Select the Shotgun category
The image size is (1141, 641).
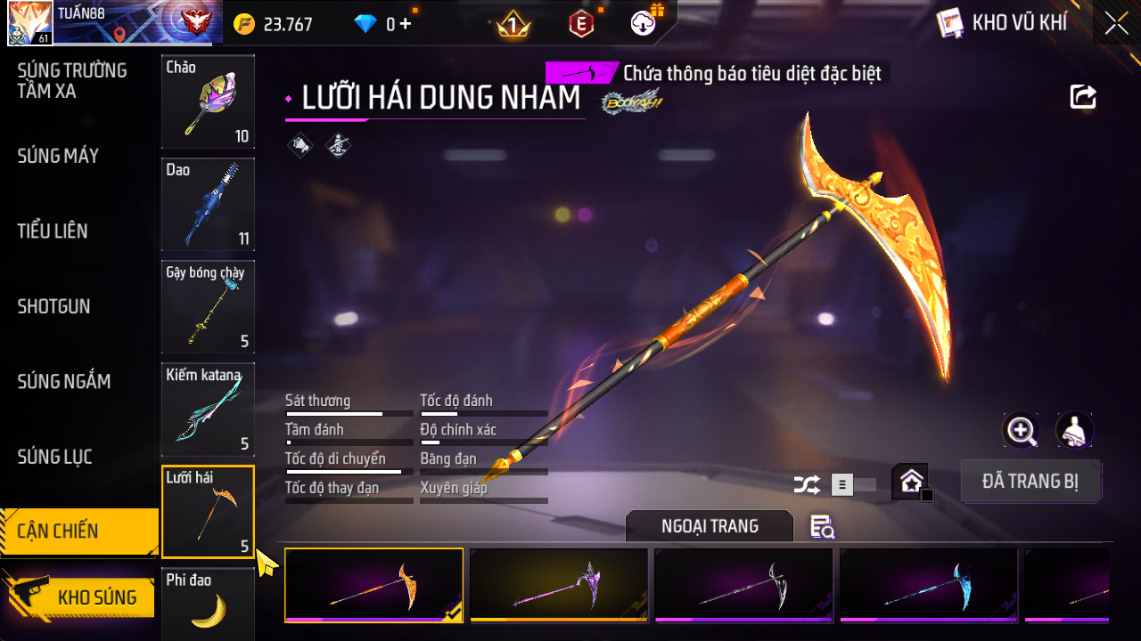[x=54, y=306]
